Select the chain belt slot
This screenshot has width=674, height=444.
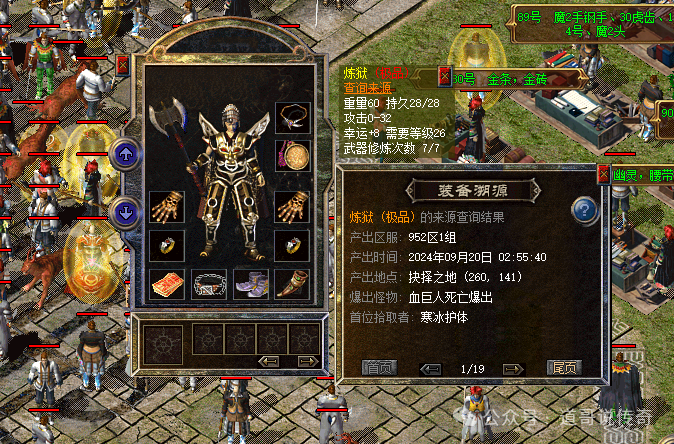coord(208,284)
